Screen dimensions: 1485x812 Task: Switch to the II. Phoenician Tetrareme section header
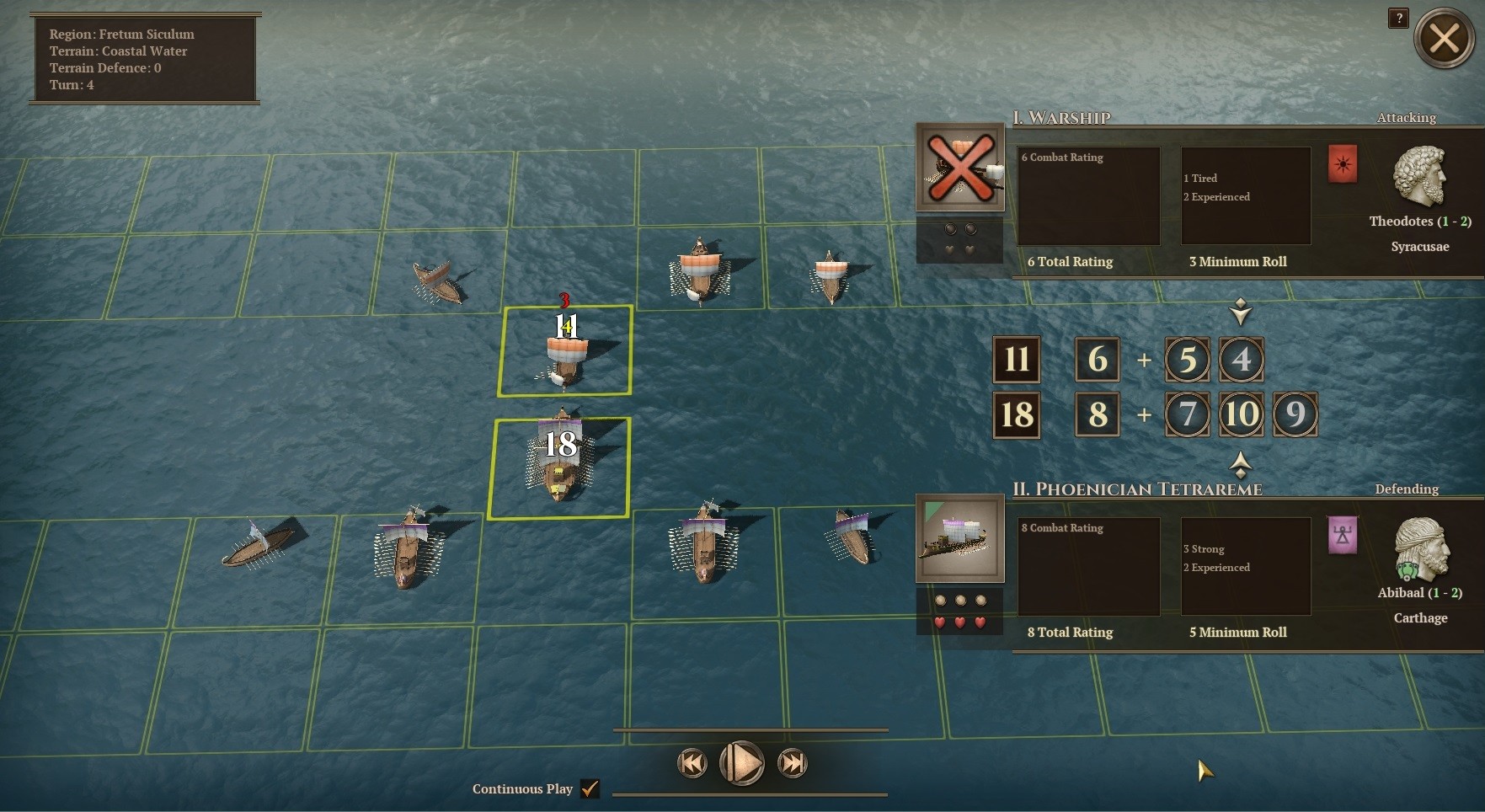point(1139,488)
